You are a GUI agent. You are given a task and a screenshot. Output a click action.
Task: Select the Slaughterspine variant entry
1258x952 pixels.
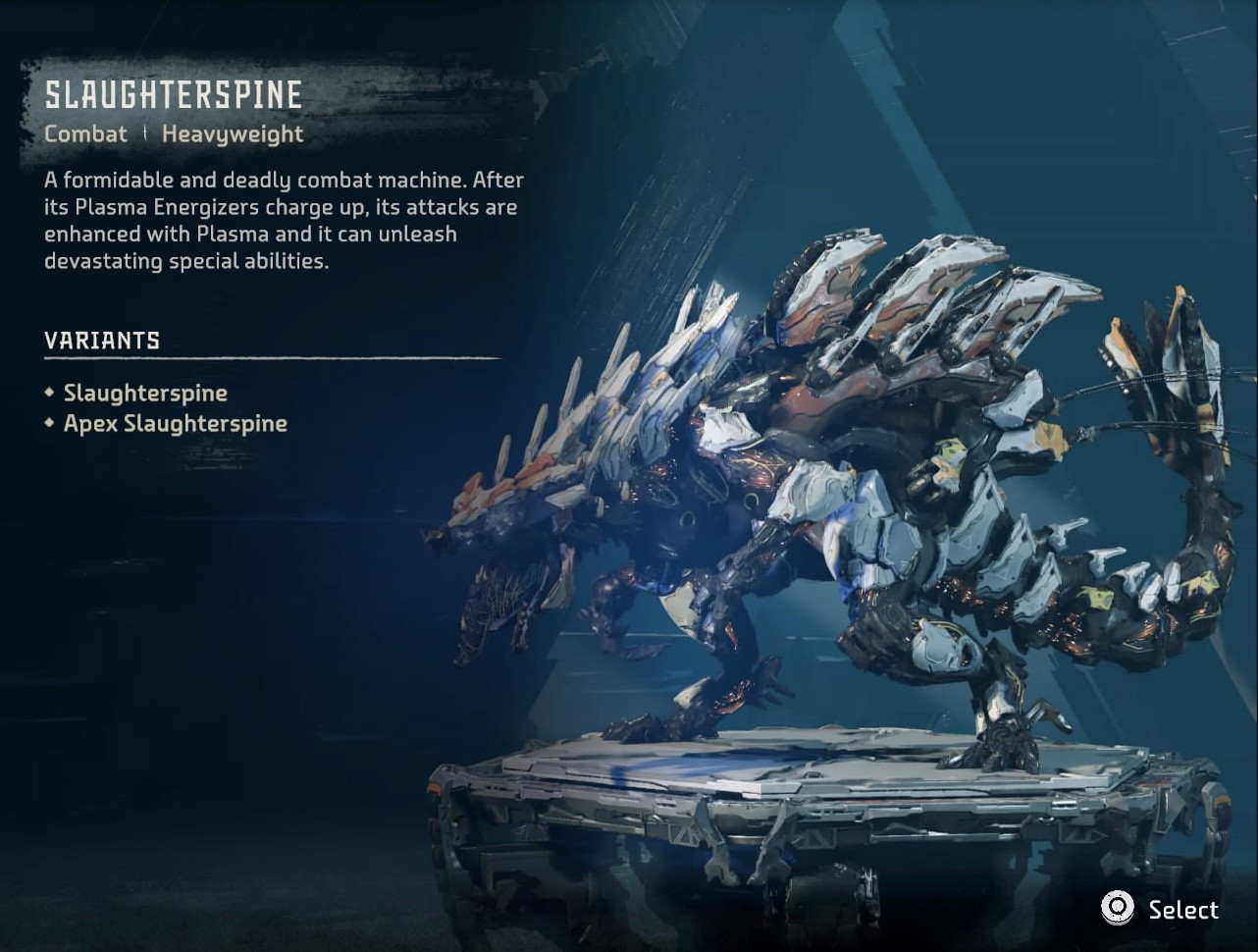point(145,394)
